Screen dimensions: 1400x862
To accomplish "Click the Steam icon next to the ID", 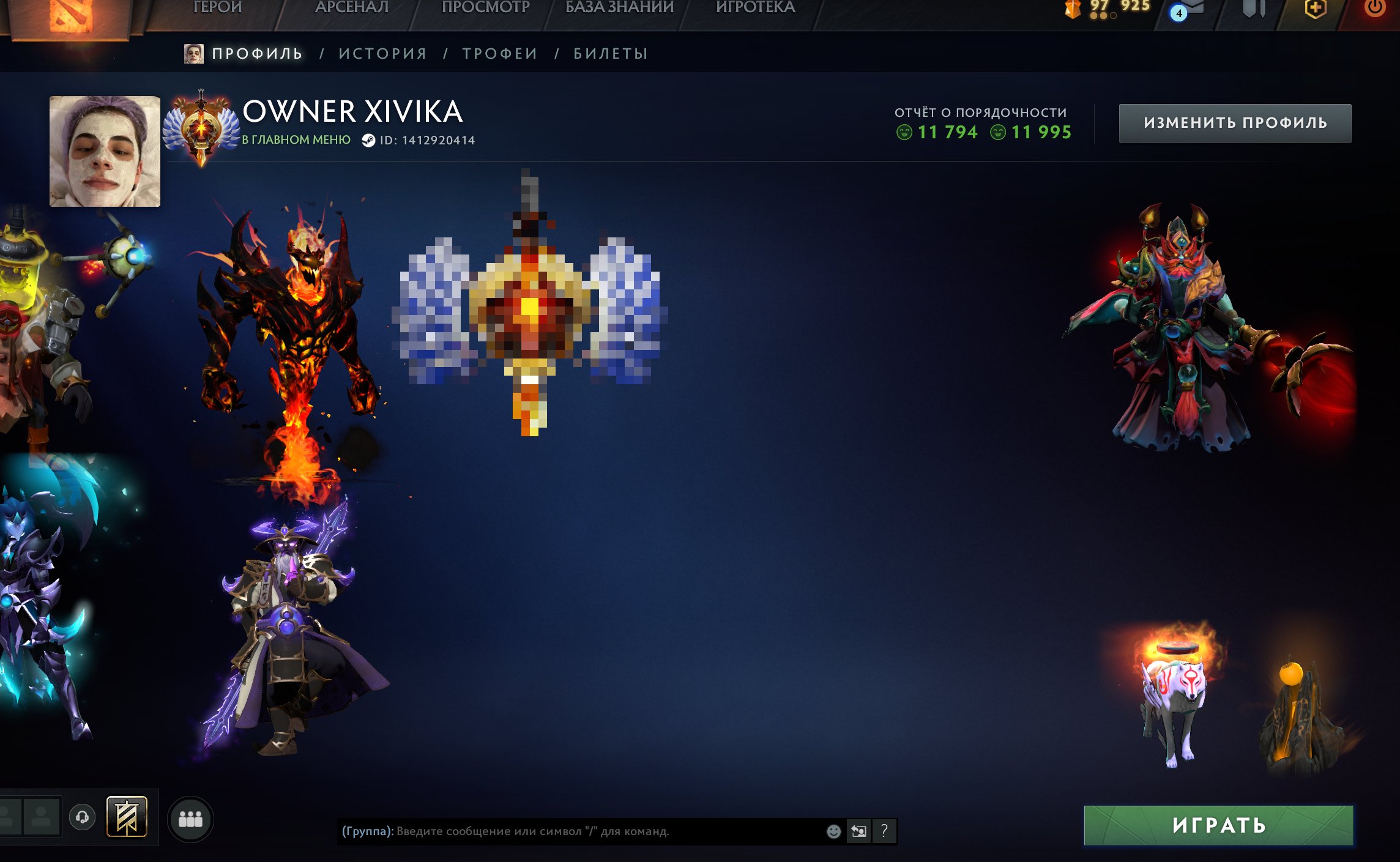I will (370, 140).
